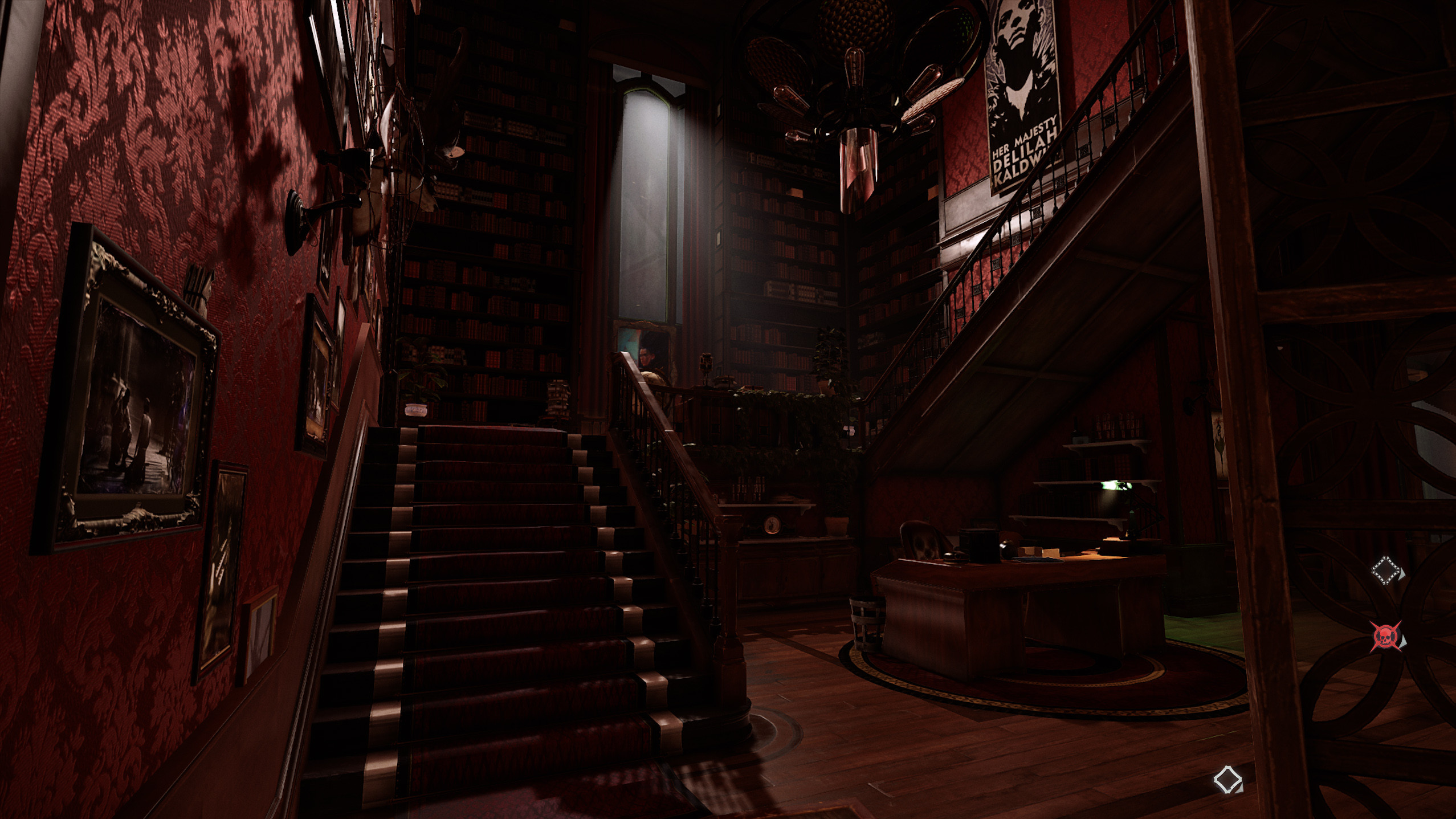Screen dimensions: 1456x819
Task: Click the dotted diamond objective marker
Action: tap(1385, 572)
